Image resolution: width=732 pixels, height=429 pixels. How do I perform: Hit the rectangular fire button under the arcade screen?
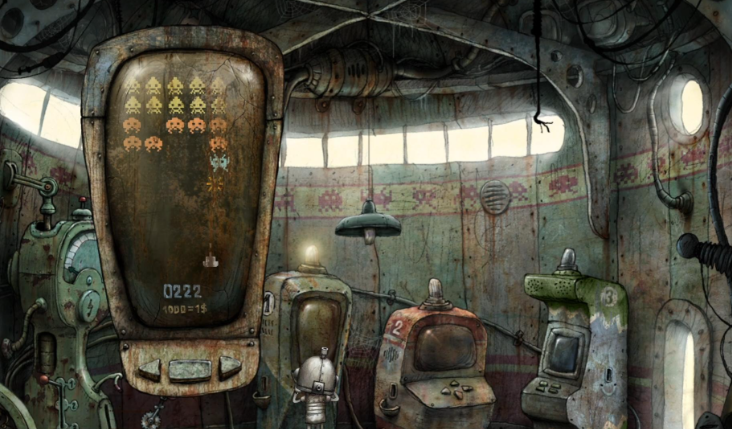(x=188, y=370)
